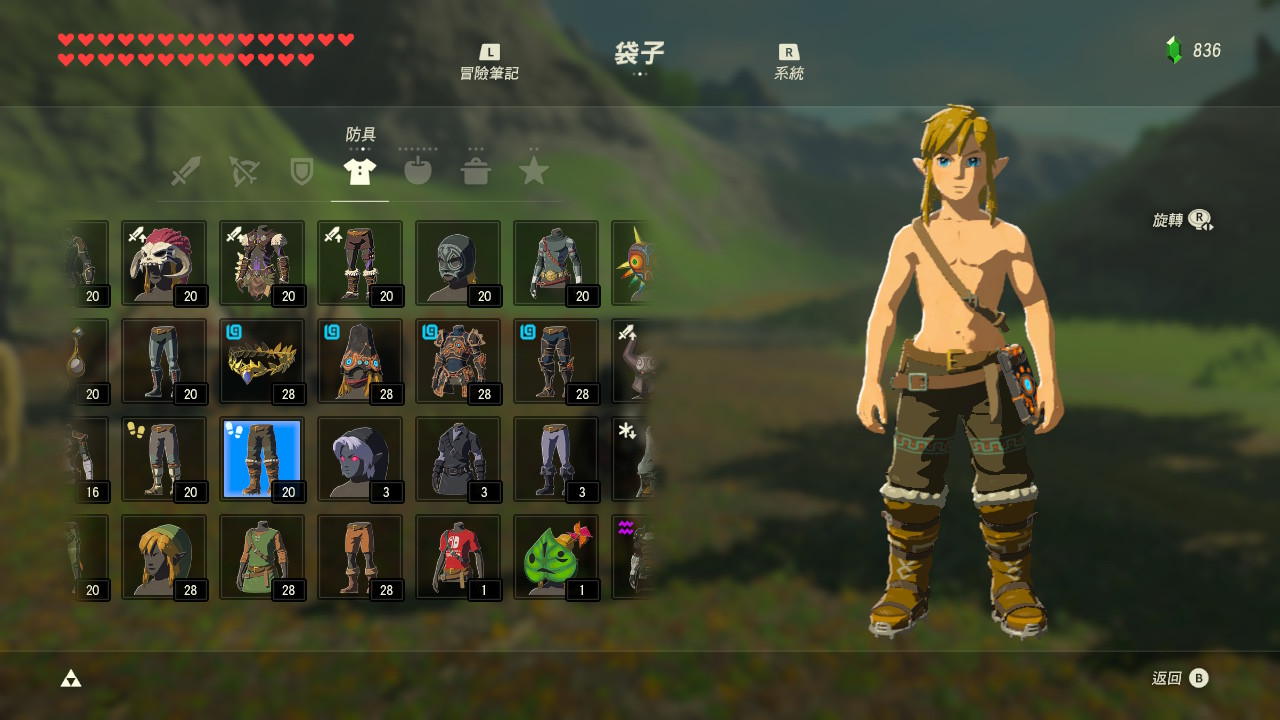1280x720 pixels.
Task: Equip the purple-haired dark hood
Action: [x=360, y=459]
